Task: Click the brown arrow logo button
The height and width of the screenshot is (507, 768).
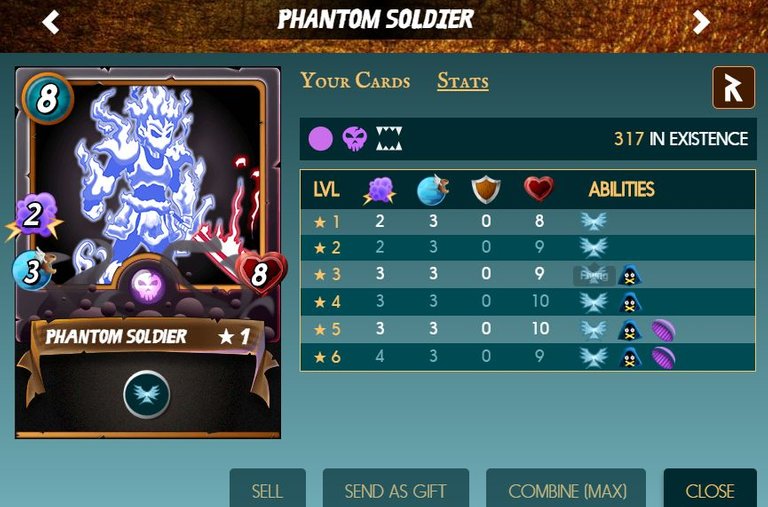Action: pyautogui.click(x=733, y=88)
